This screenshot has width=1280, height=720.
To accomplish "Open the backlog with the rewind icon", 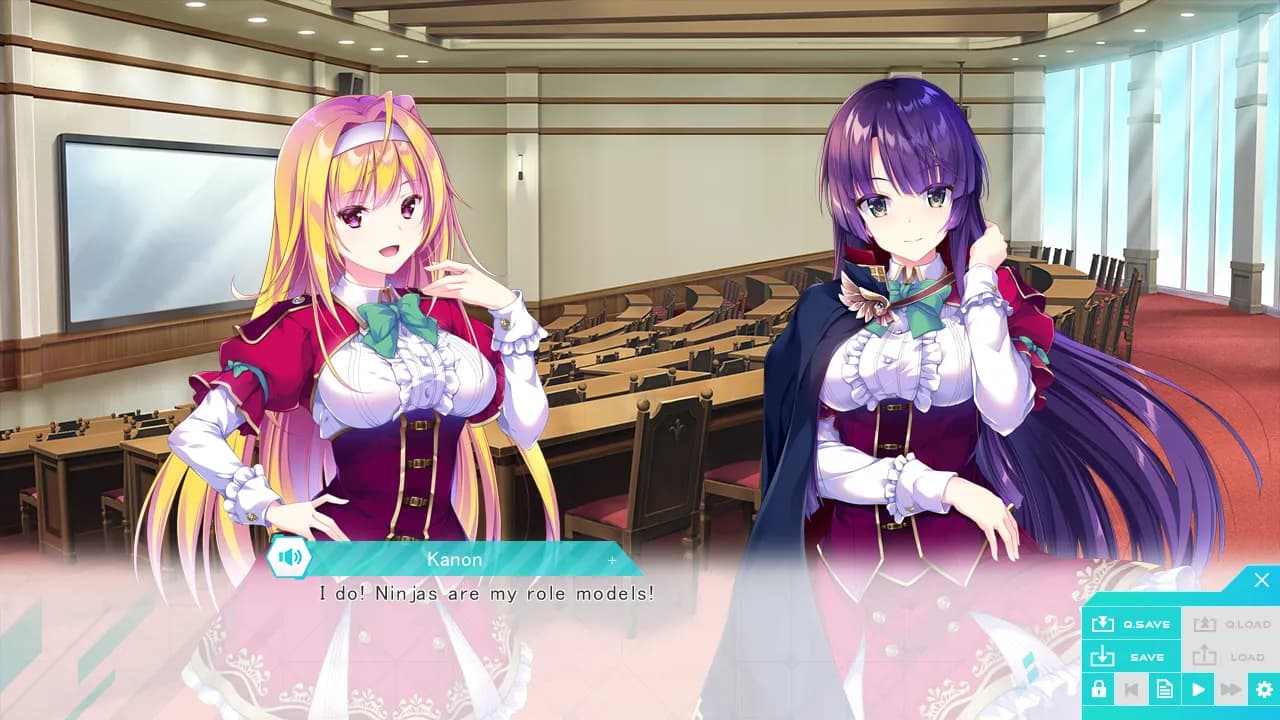I will click(x=1133, y=689).
